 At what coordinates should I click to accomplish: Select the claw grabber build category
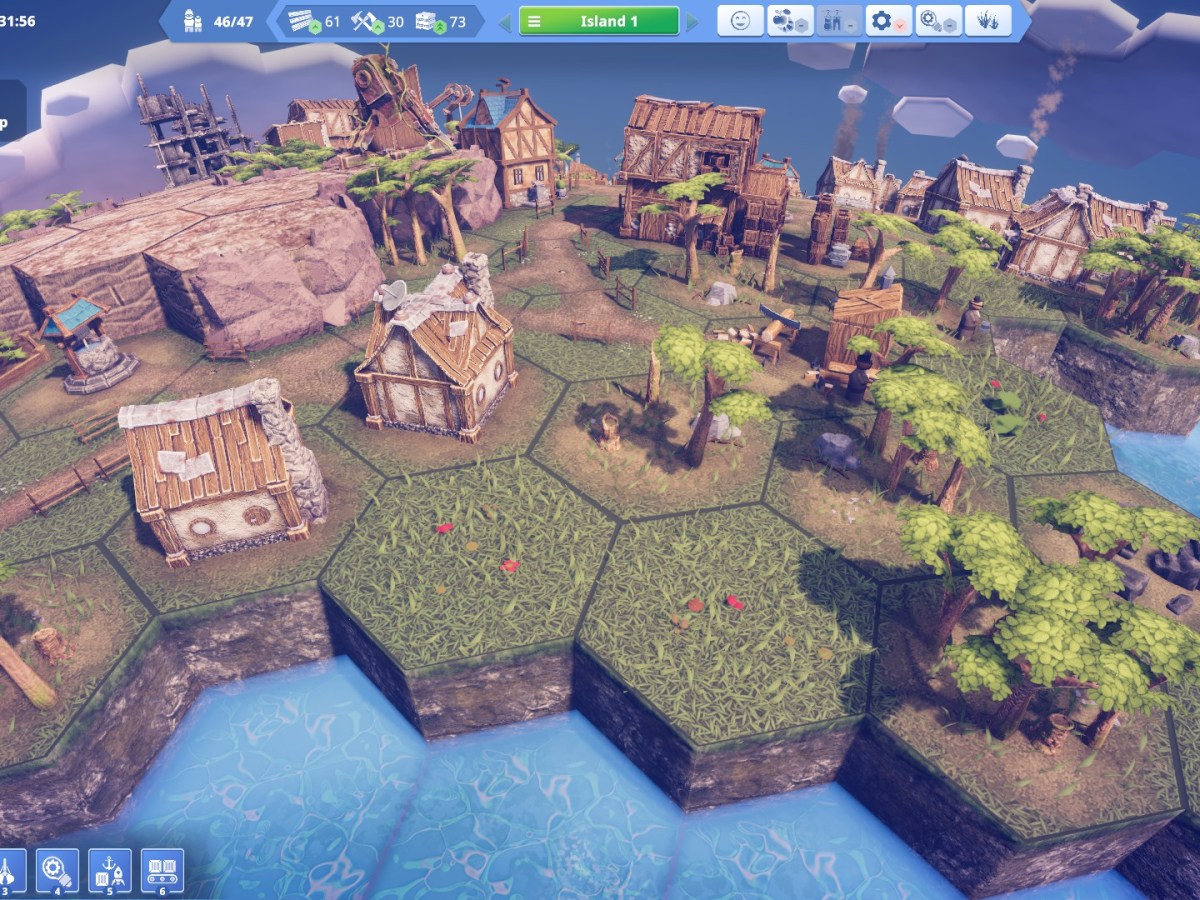click(9, 870)
